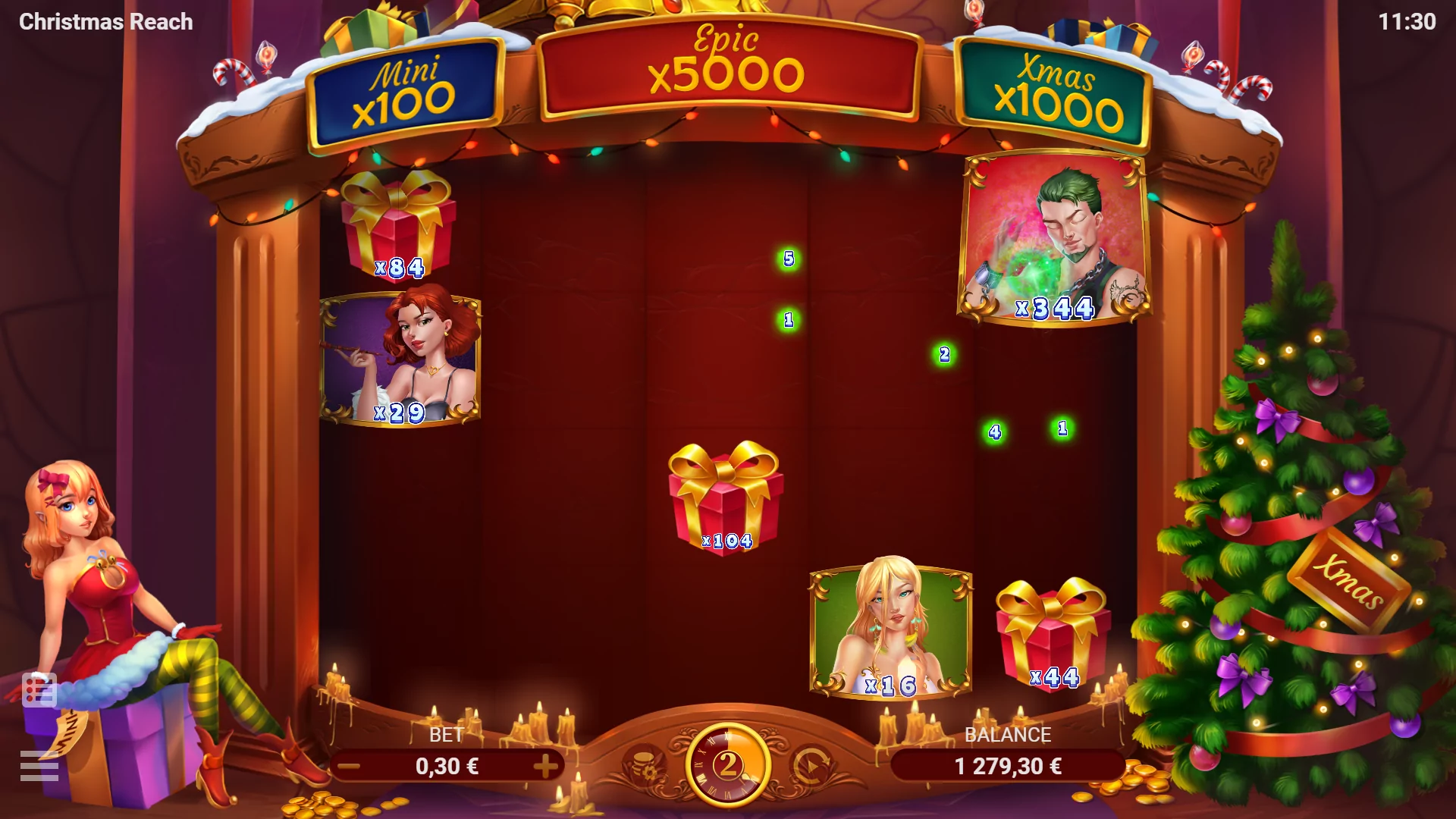Click the balance showing 1 279,30 €

(x=1007, y=767)
